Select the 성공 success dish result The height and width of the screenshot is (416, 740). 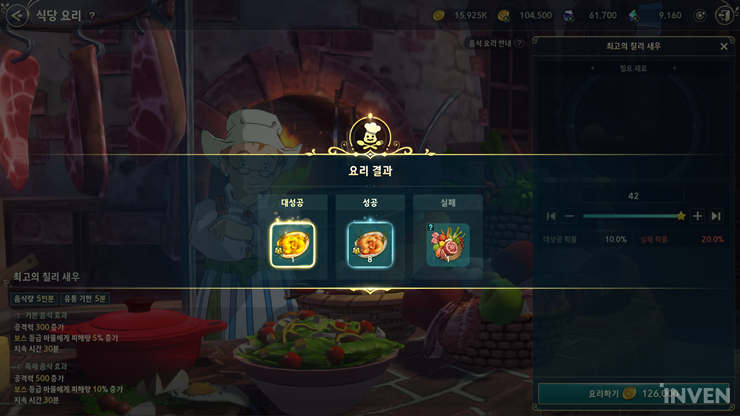(370, 245)
